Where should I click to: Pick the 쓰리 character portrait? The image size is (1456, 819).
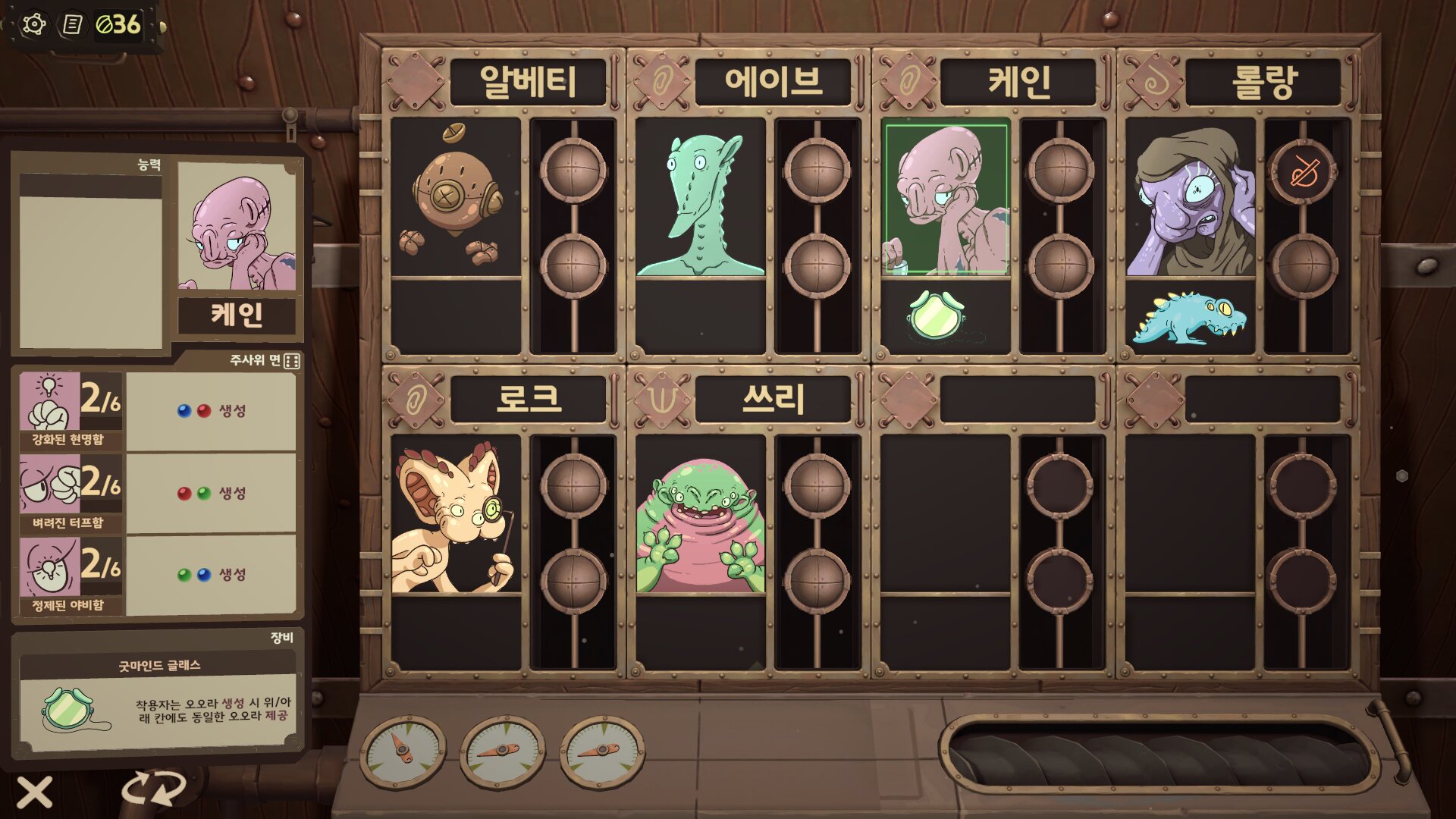point(701,516)
